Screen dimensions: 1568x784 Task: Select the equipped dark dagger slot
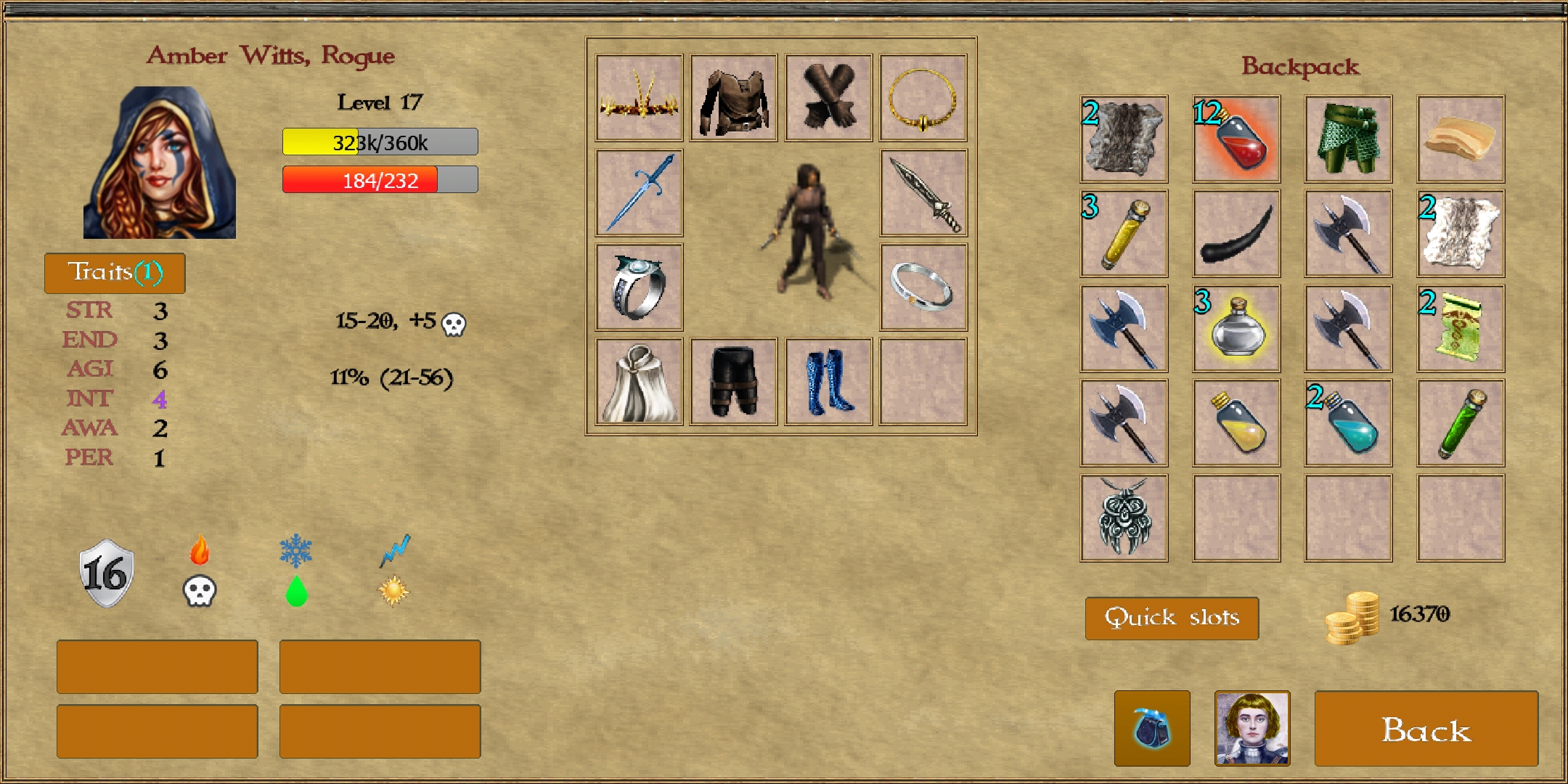[x=923, y=192]
